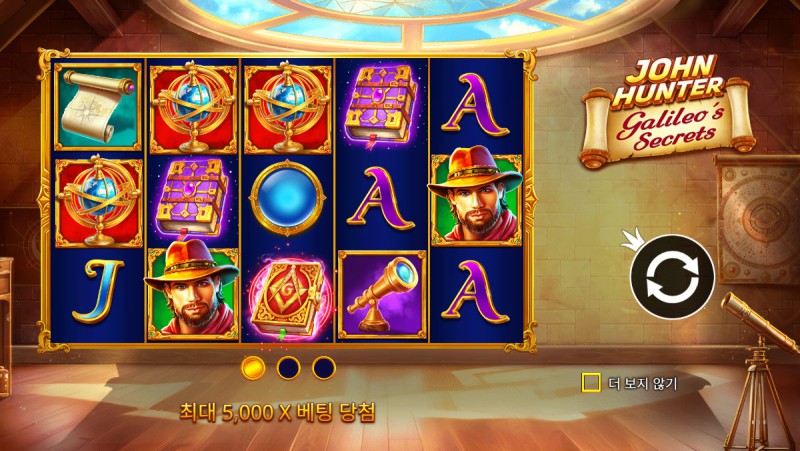Tick the '더 보지 않기' checkbox
The width and height of the screenshot is (800, 451).
tap(591, 382)
